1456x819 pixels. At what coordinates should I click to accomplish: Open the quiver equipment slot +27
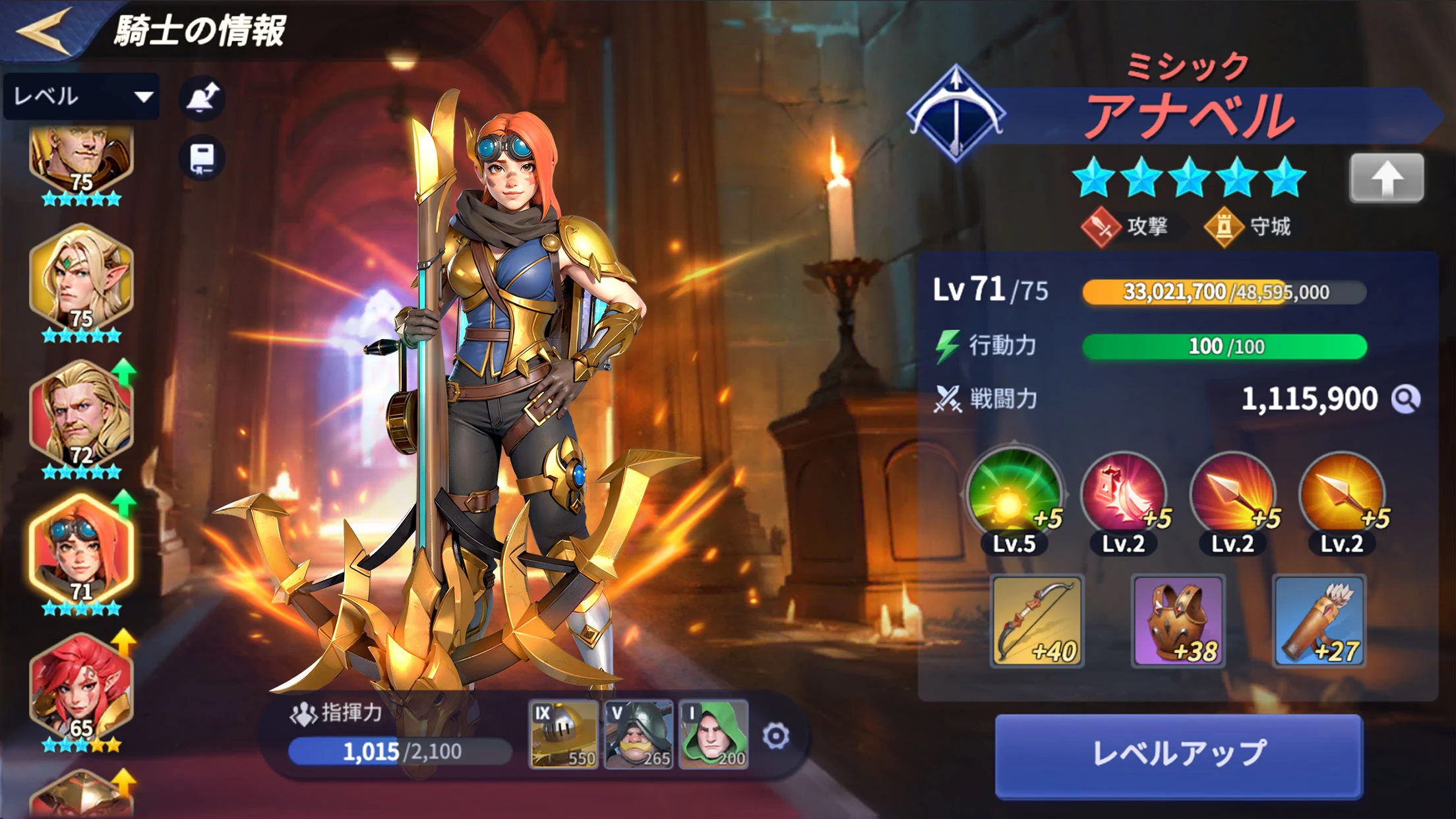point(1319,621)
